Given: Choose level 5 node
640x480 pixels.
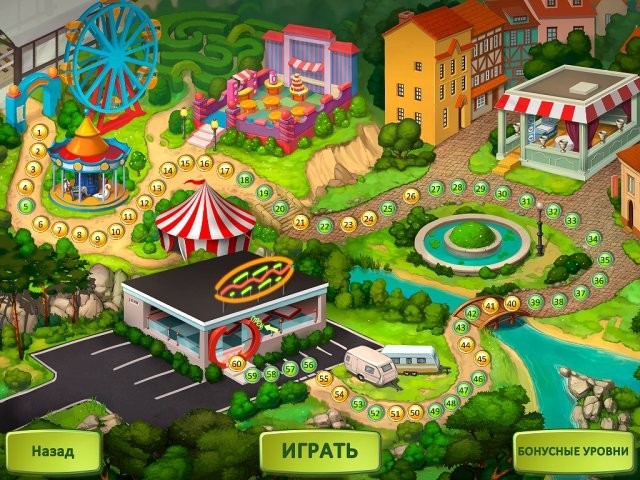Looking at the screenshot, I should pyautogui.click(x=26, y=205).
